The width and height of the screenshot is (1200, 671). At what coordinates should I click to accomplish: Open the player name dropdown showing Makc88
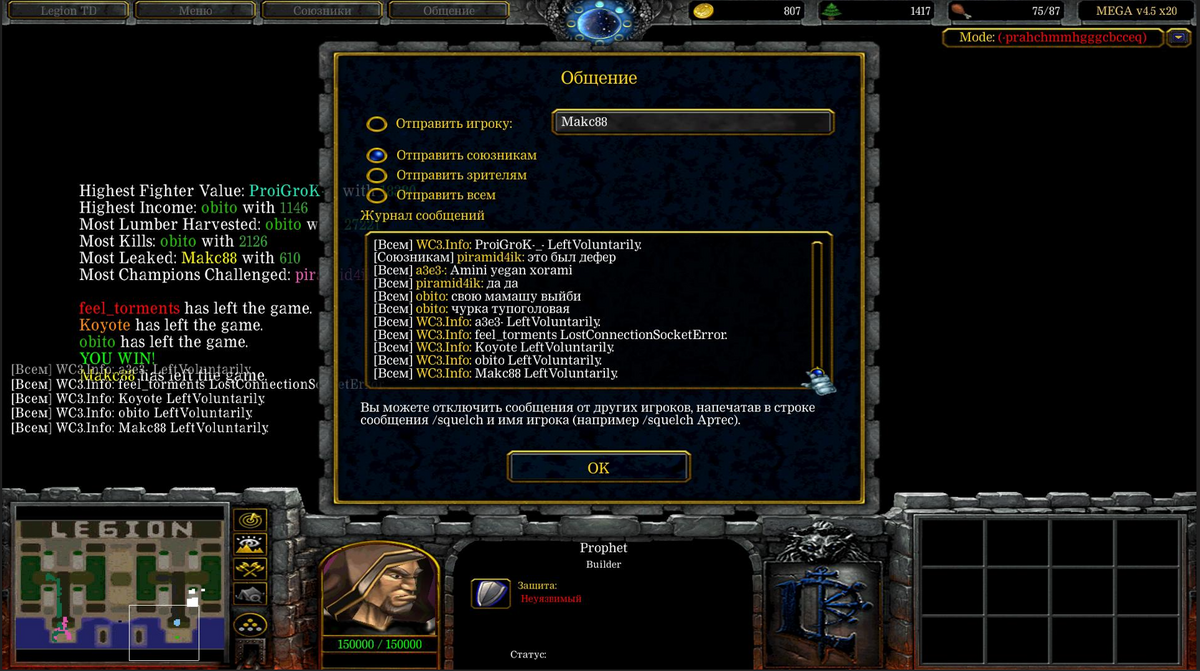(692, 122)
